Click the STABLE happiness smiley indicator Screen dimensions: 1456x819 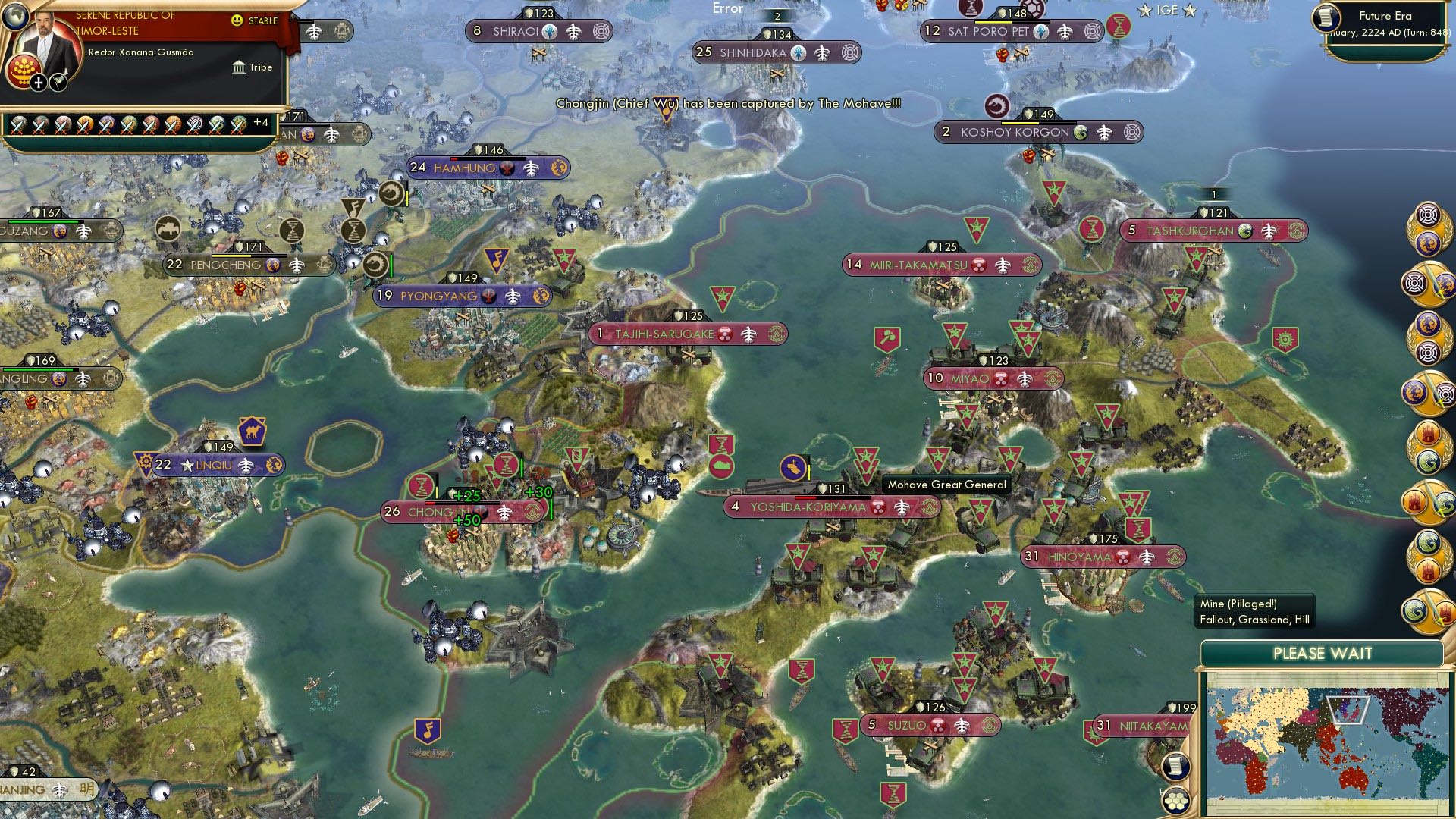(237, 20)
